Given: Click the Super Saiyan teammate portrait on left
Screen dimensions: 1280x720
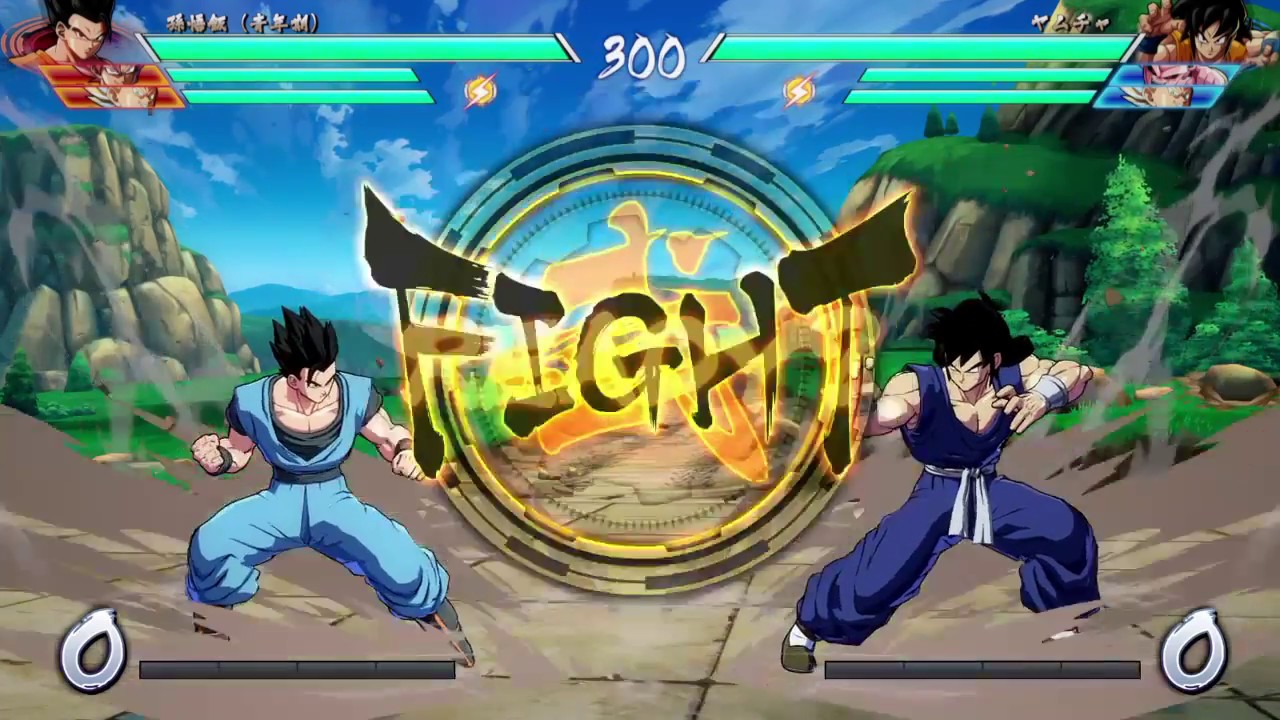Looking at the screenshot, I should tap(110, 95).
